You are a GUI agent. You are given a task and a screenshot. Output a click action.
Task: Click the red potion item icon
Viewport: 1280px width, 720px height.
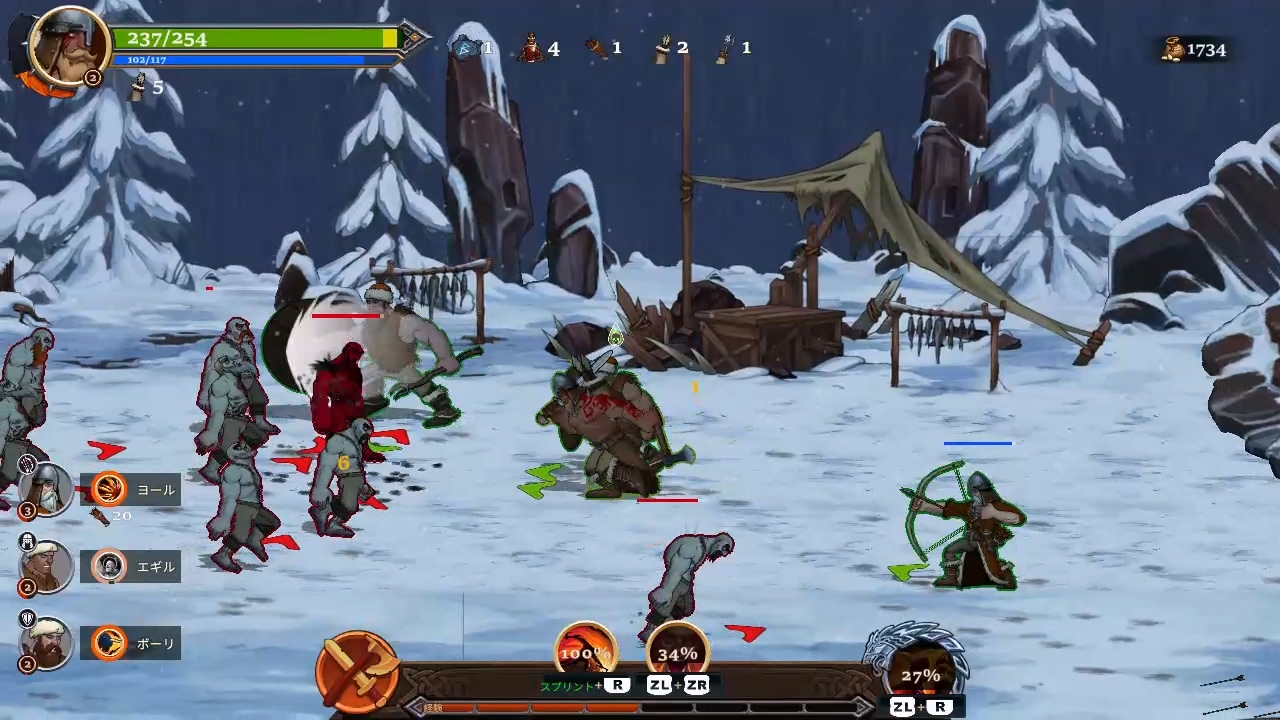pos(530,47)
